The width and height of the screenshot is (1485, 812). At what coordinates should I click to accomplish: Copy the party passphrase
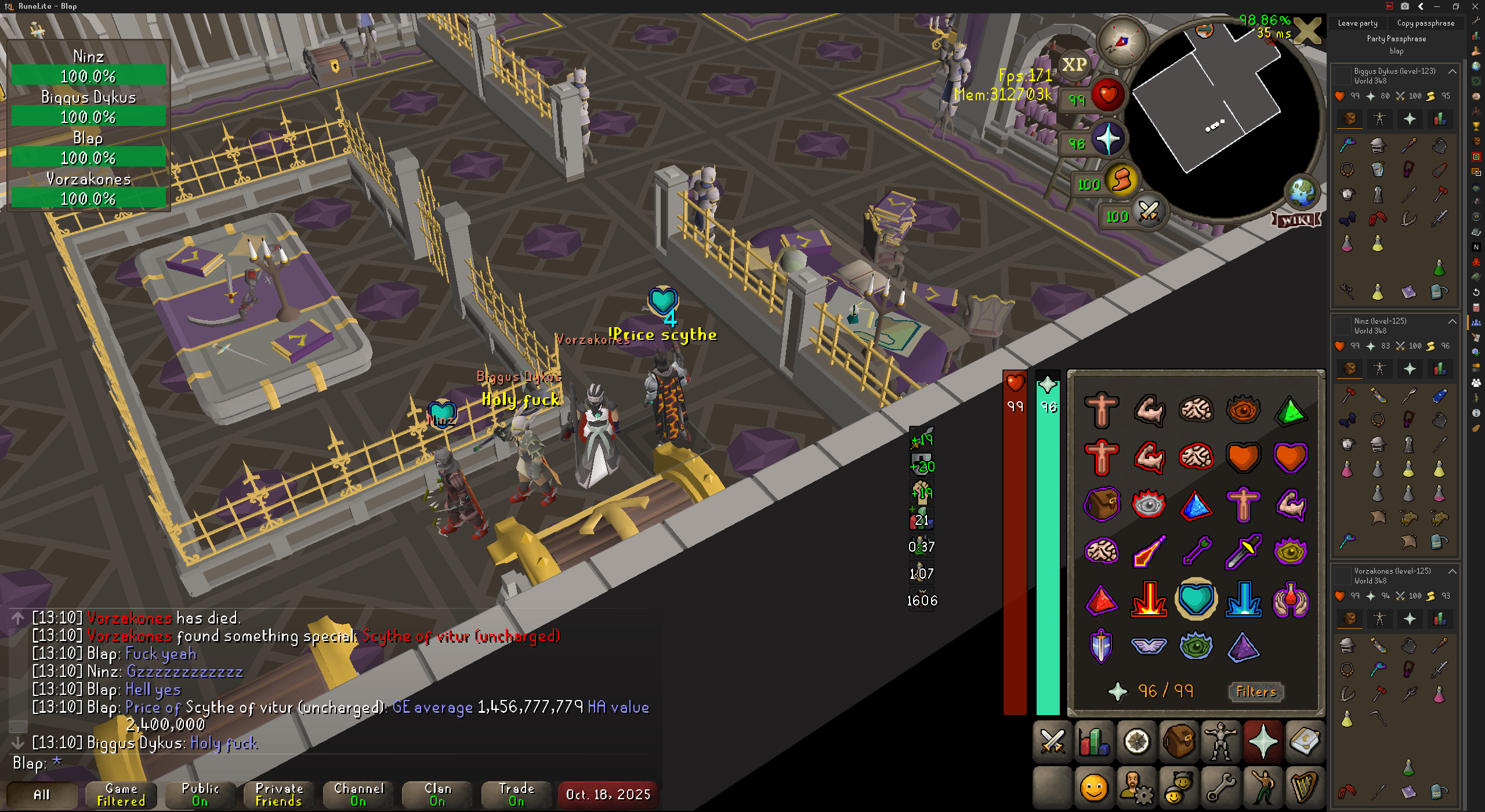[1425, 23]
